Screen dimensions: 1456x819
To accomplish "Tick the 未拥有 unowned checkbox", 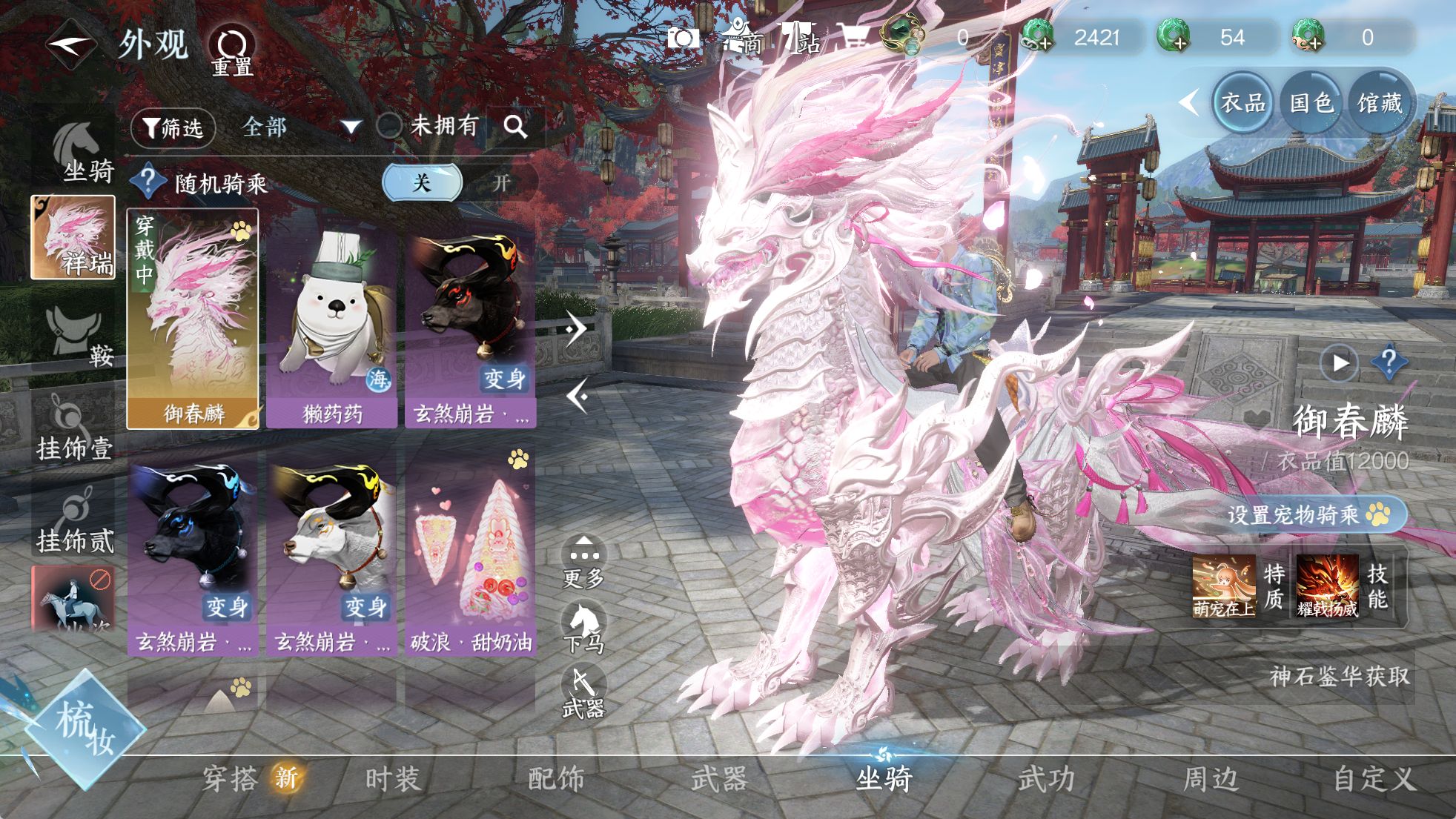I will pyautogui.click(x=389, y=126).
